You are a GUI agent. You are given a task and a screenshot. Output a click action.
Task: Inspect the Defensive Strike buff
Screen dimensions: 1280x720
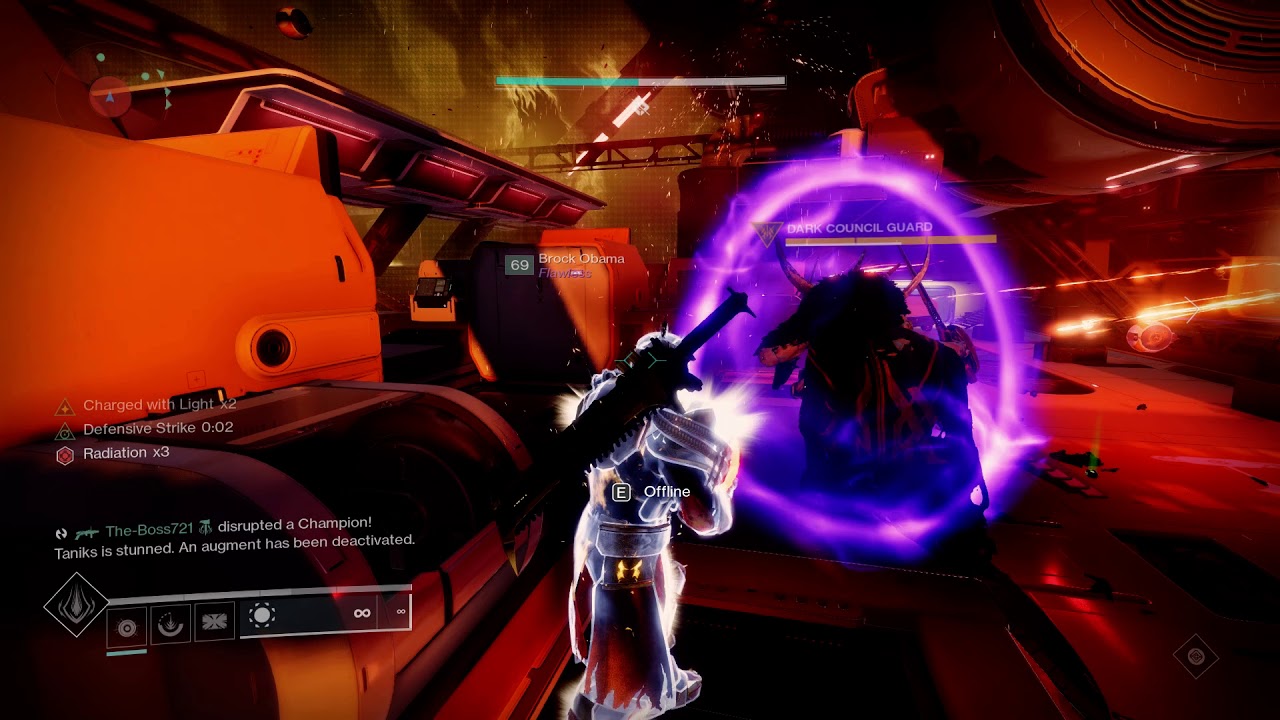148,429
